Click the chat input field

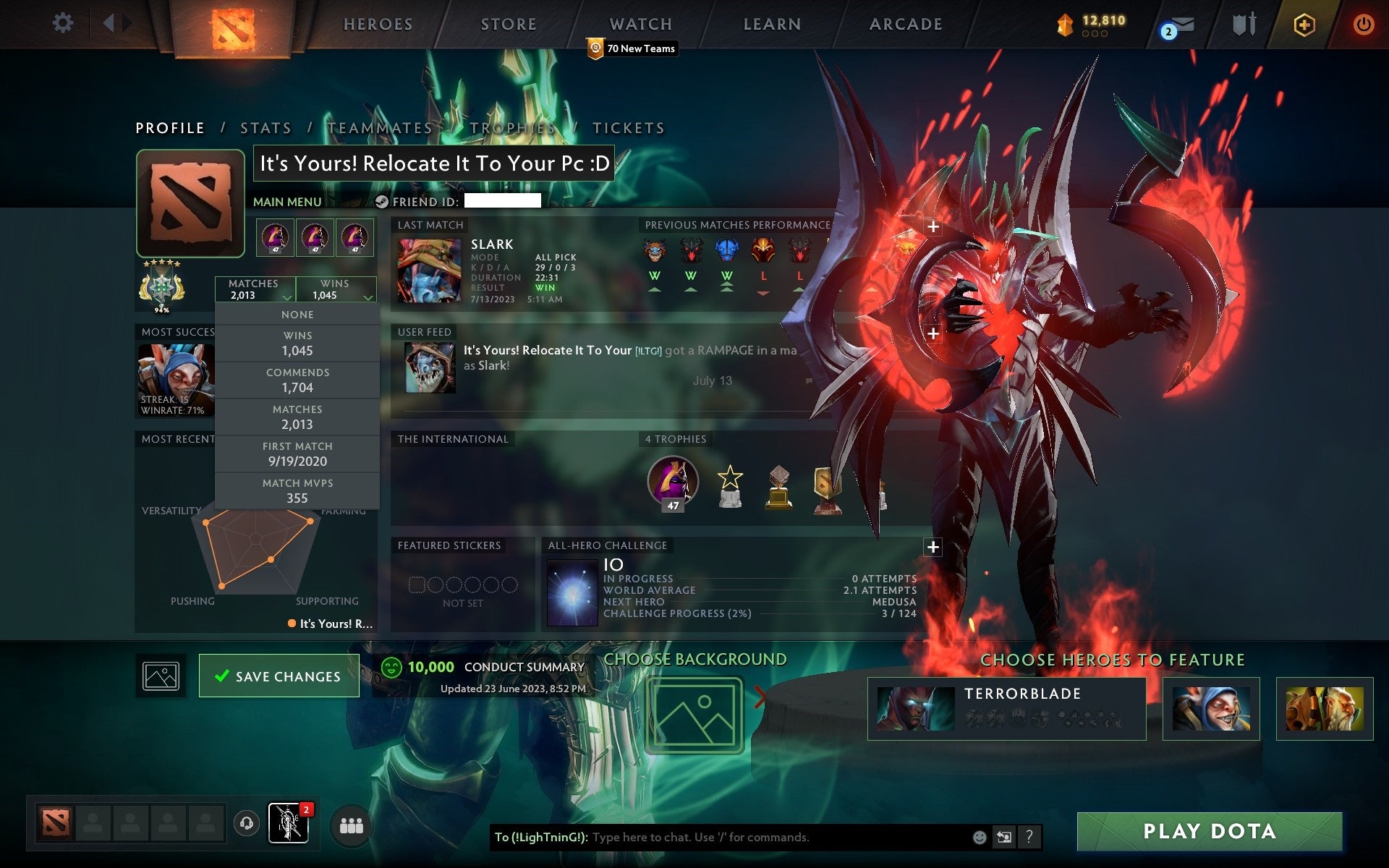[723, 838]
